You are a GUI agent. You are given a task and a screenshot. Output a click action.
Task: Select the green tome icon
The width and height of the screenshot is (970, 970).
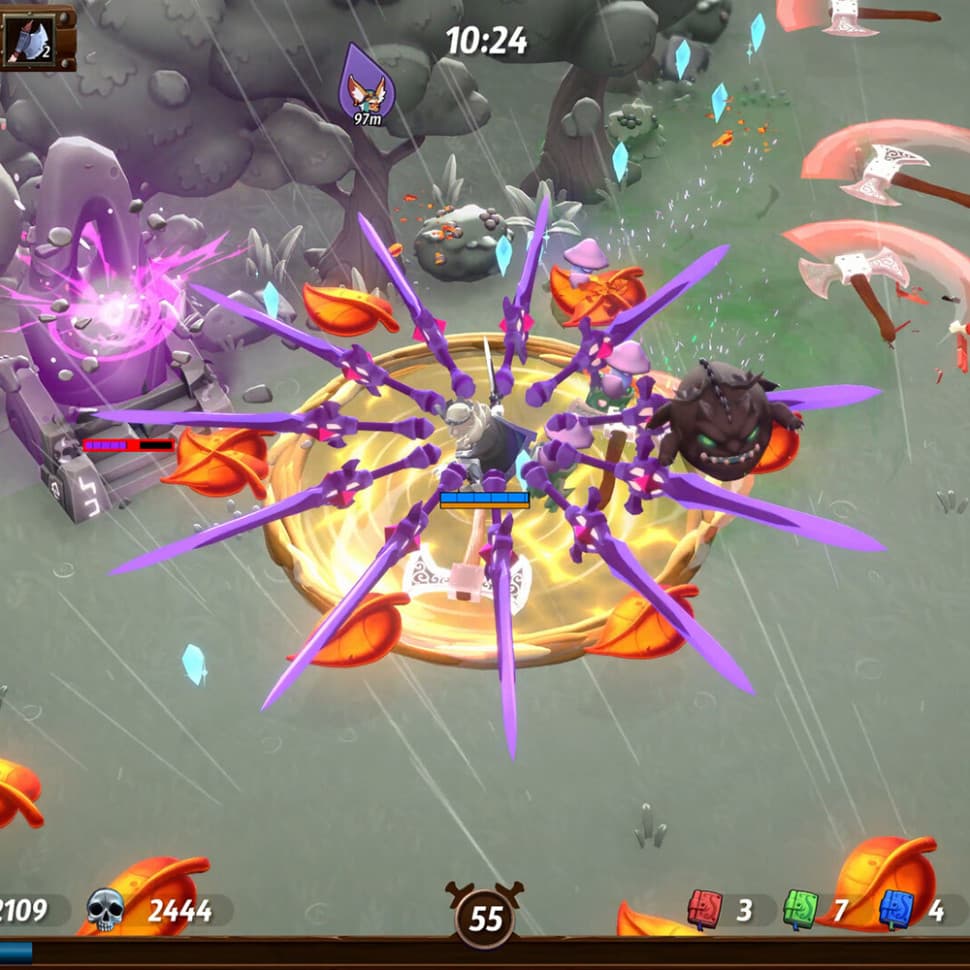pos(800,909)
